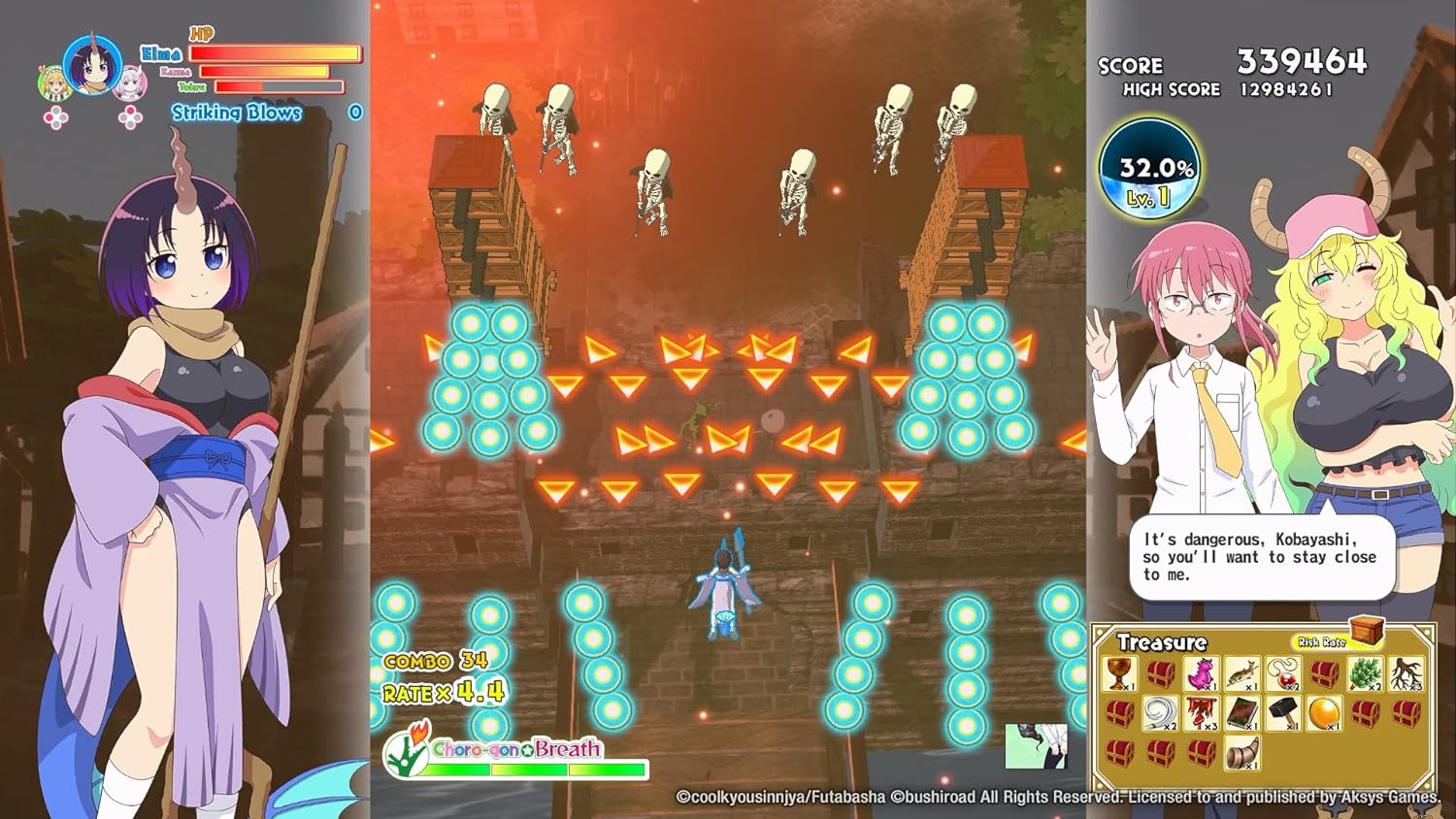Select the coiled white rope treasure
The height and width of the screenshot is (819, 1456).
click(1161, 713)
